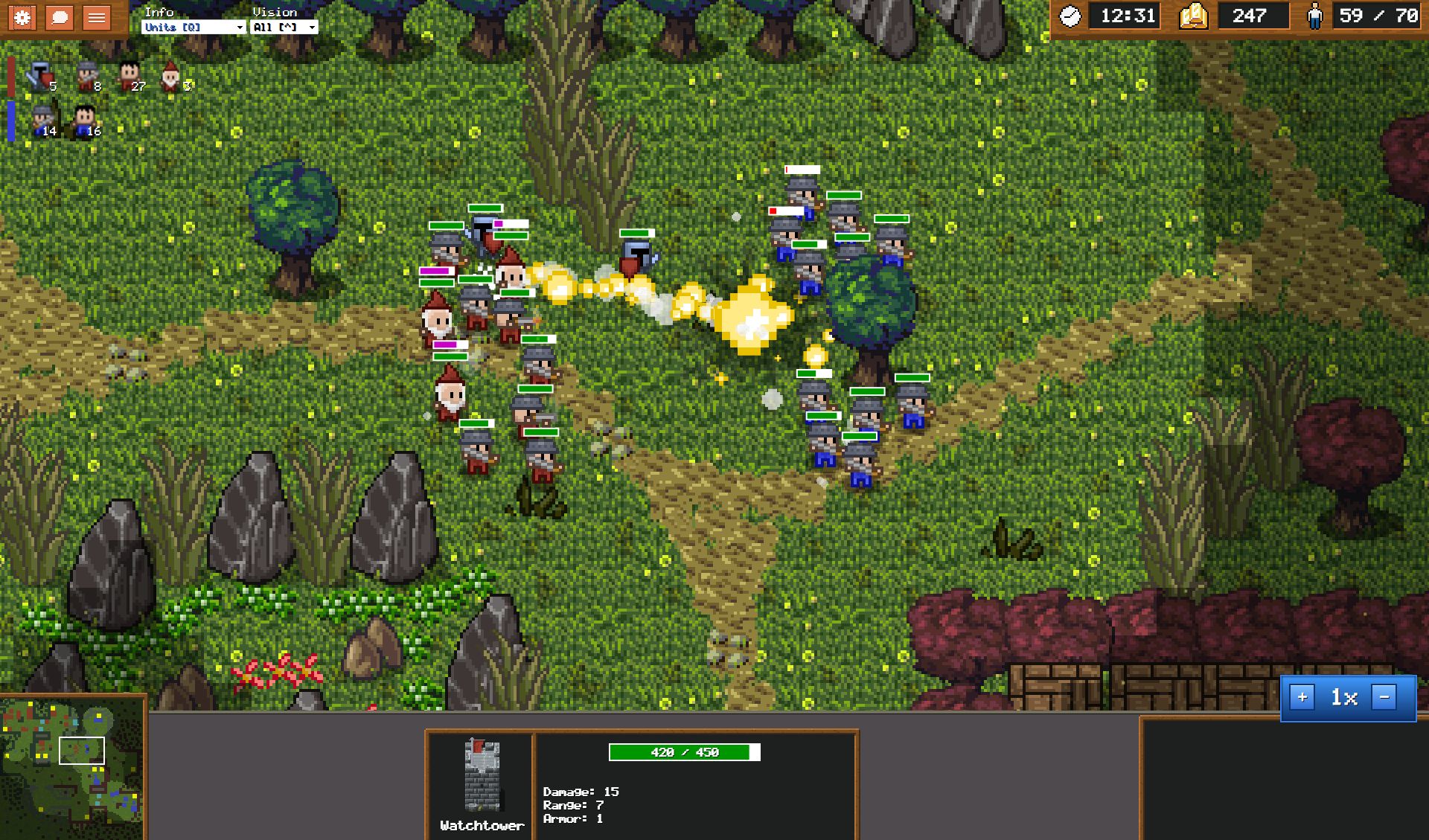
Task: Open the Info dropdown showing Units [Q]
Action: pyautogui.click(x=194, y=27)
